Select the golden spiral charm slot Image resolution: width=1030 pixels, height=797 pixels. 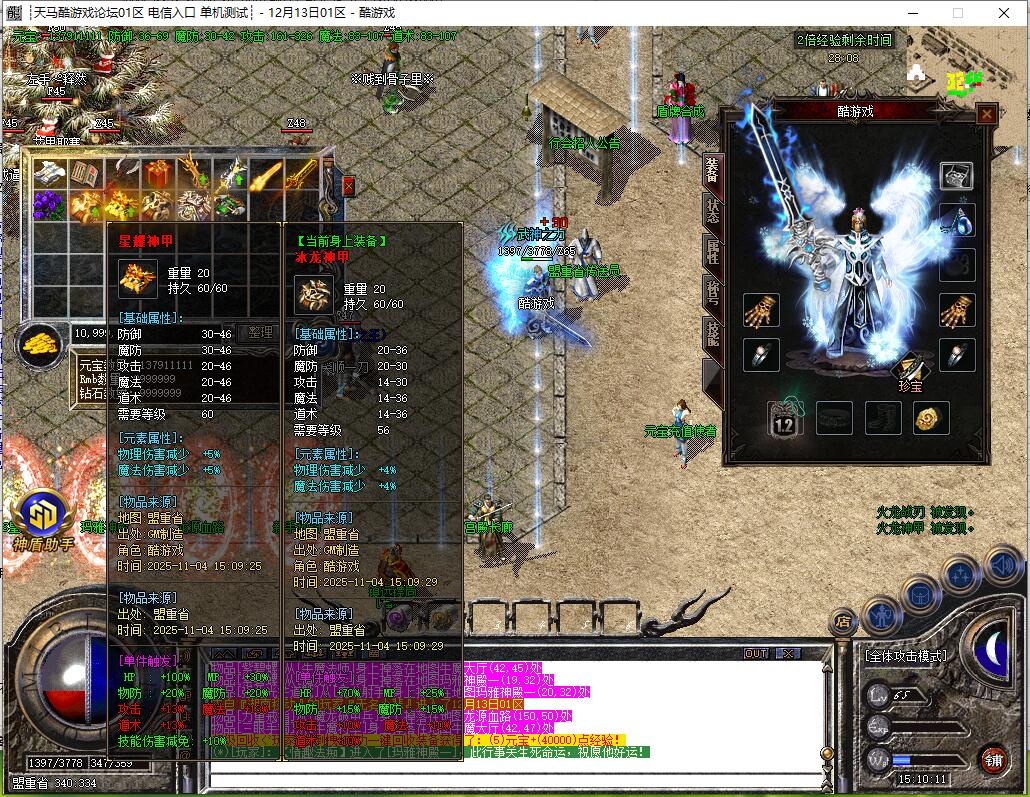(932, 417)
